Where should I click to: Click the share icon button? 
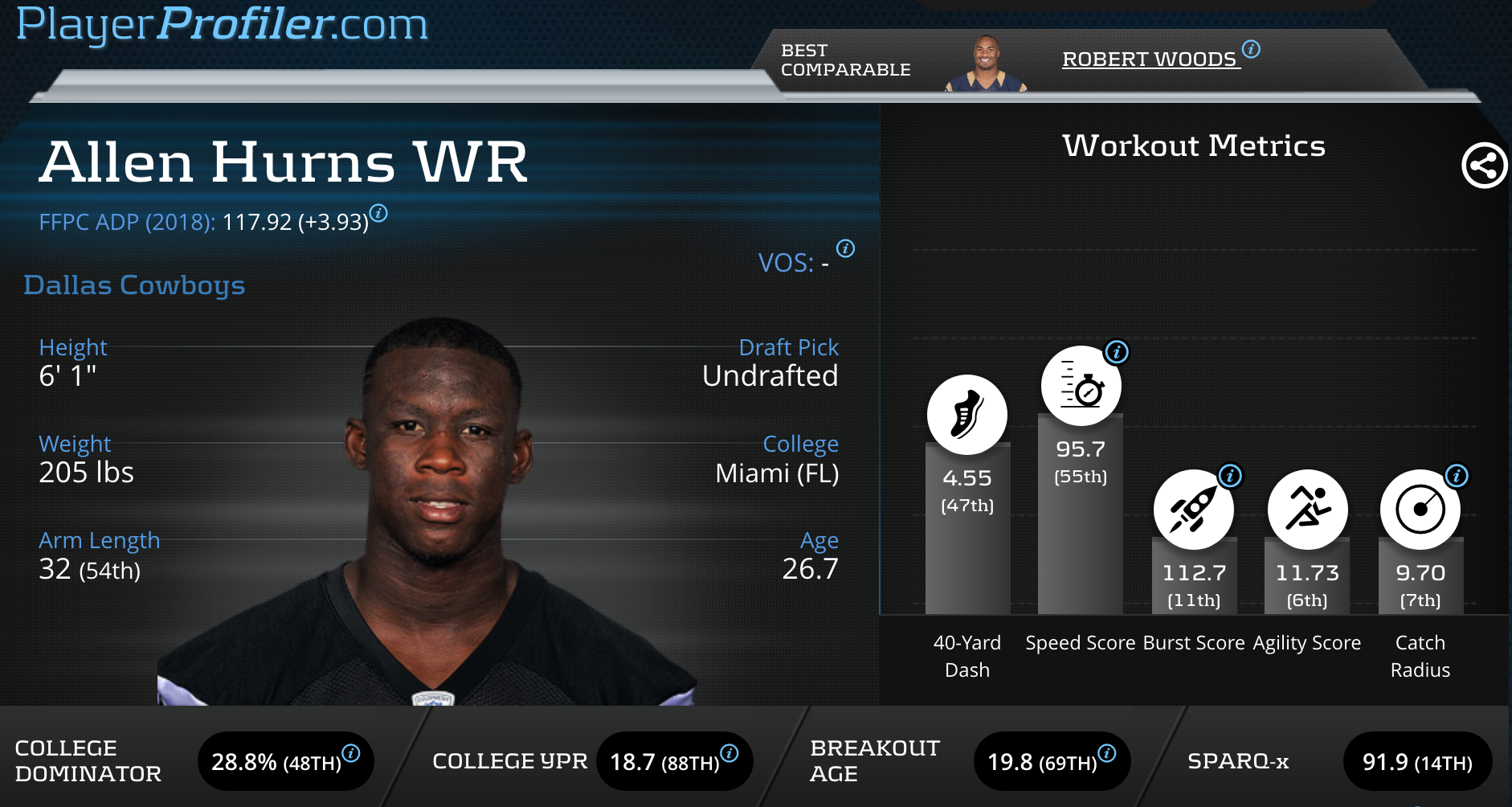tap(1483, 166)
